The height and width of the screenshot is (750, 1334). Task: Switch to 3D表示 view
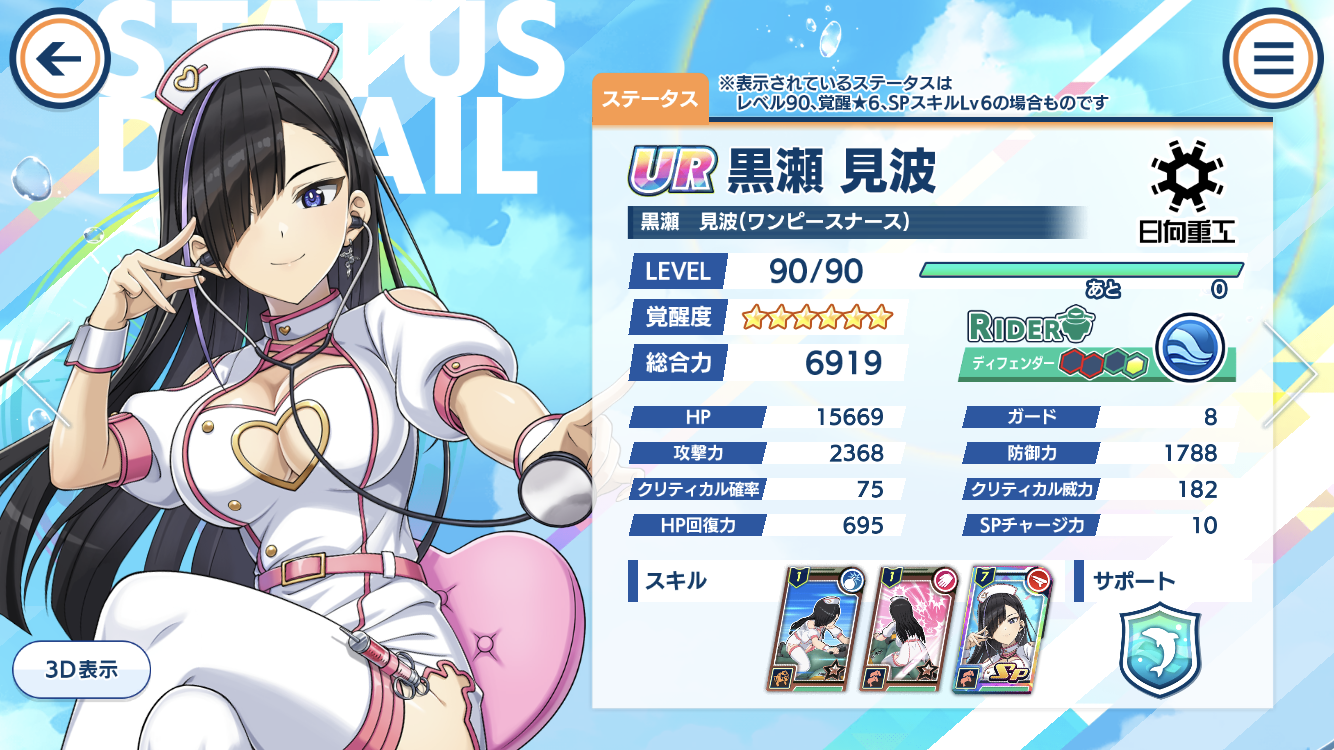82,669
